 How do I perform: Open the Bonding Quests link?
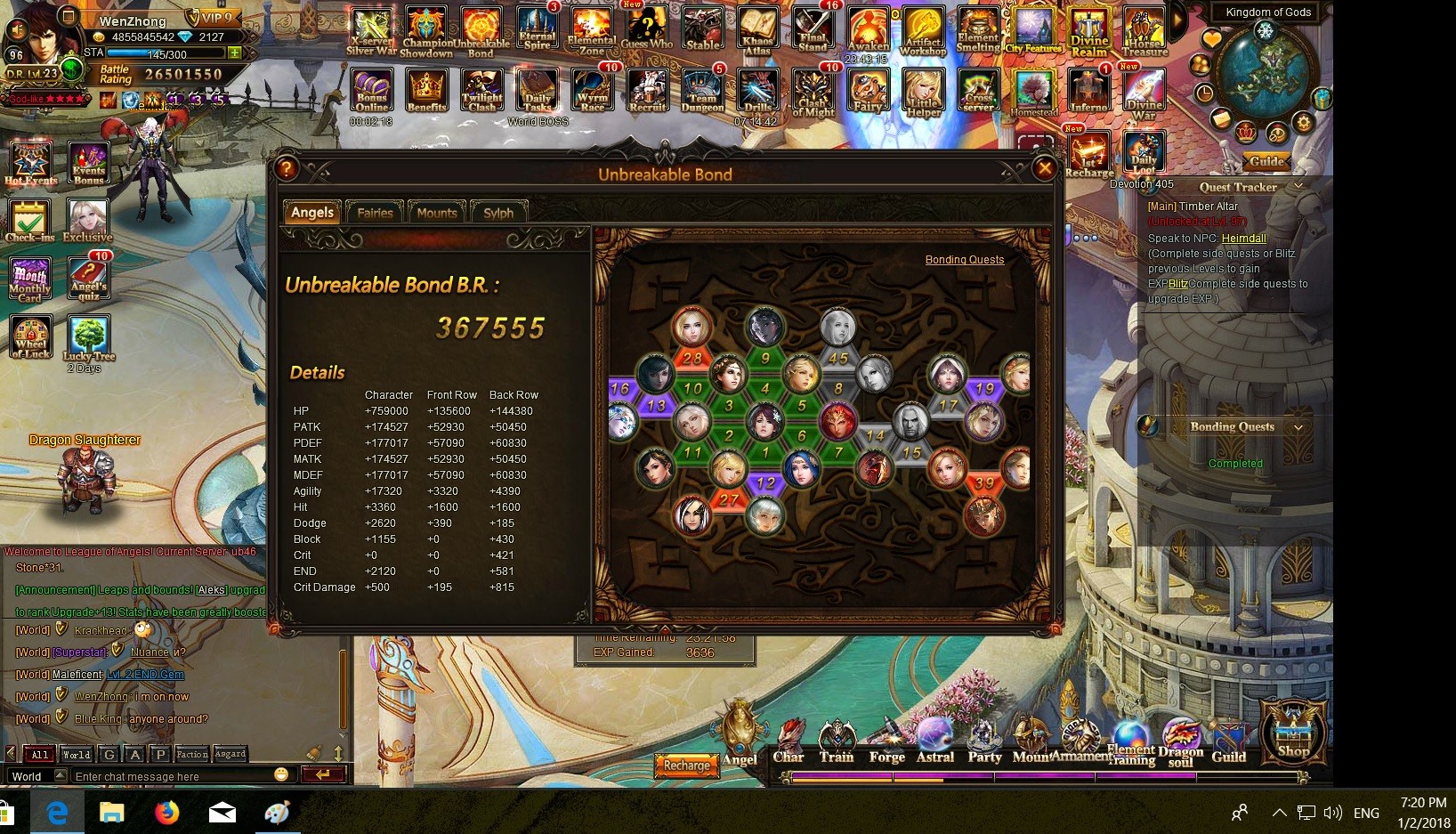[964, 260]
